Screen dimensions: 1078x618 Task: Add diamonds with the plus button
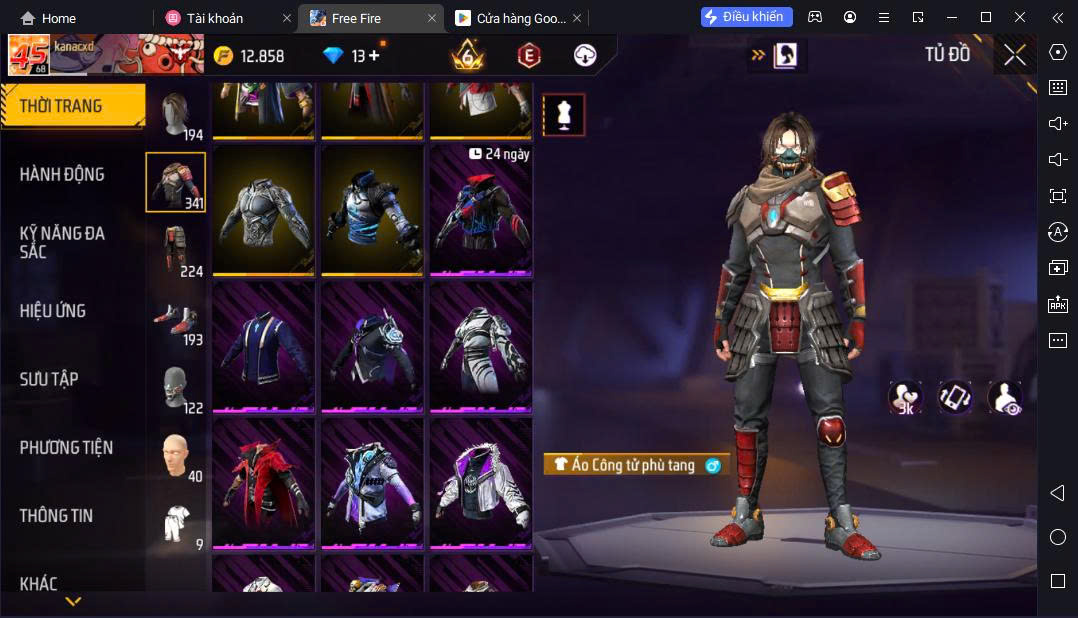tap(374, 56)
